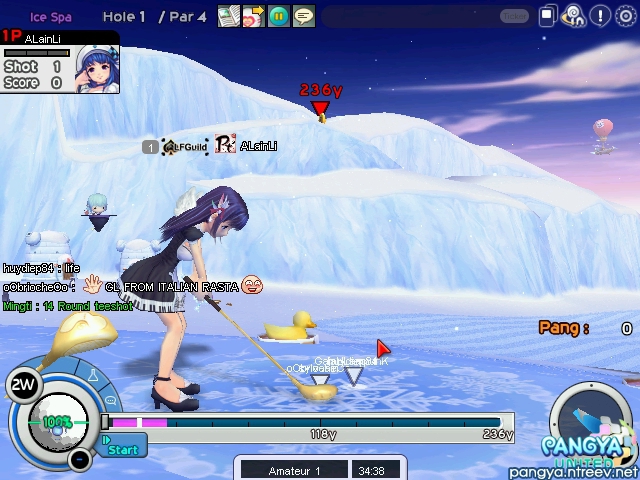Click the overlapping windows icon
640x480 pixels.
click(x=548, y=16)
